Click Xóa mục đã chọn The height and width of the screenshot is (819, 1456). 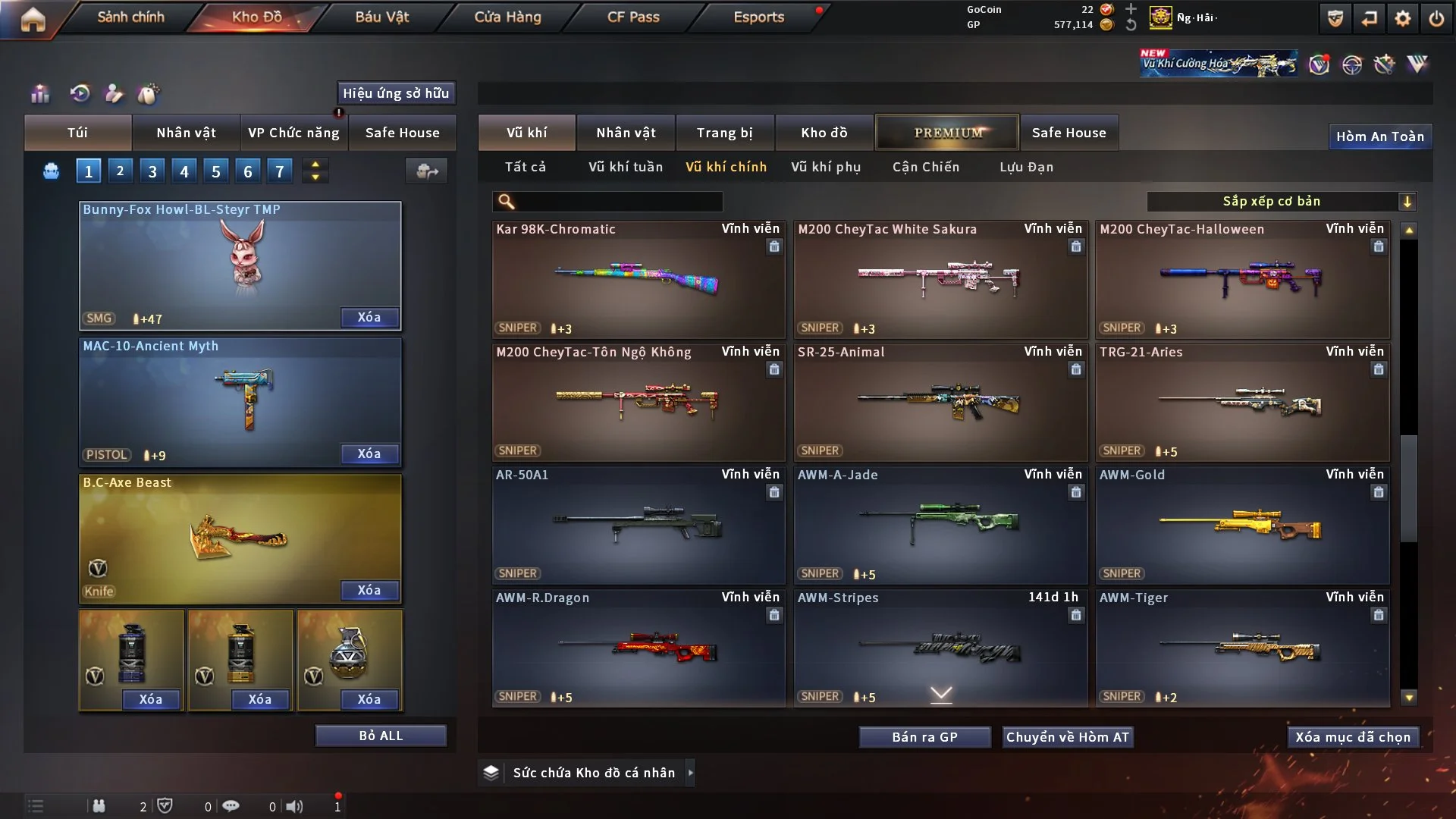1353,737
